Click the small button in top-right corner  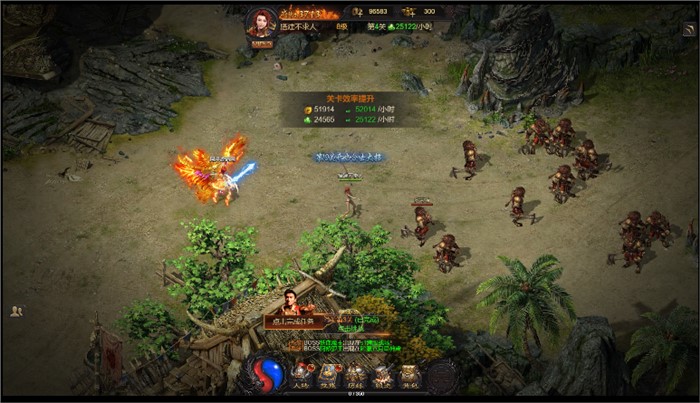coord(689,31)
